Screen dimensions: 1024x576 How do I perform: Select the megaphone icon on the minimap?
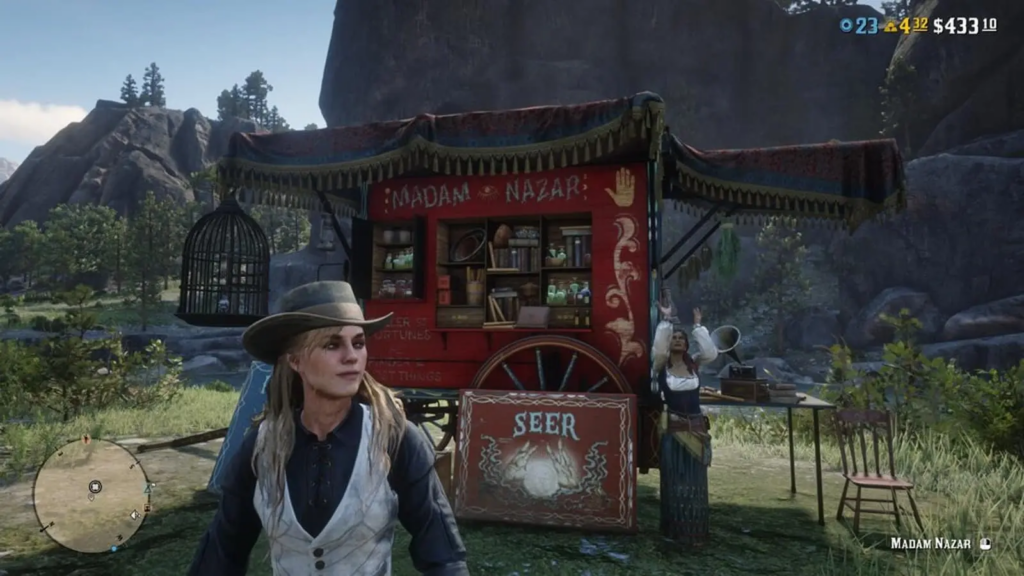pos(134,515)
